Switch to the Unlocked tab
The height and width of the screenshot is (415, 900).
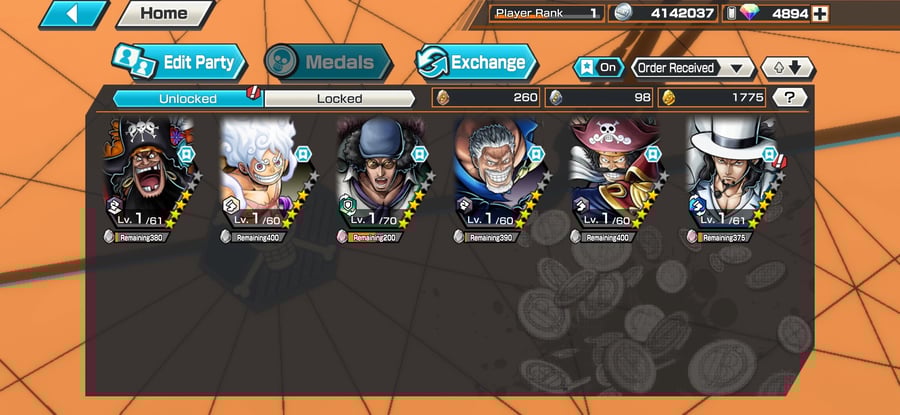click(187, 98)
